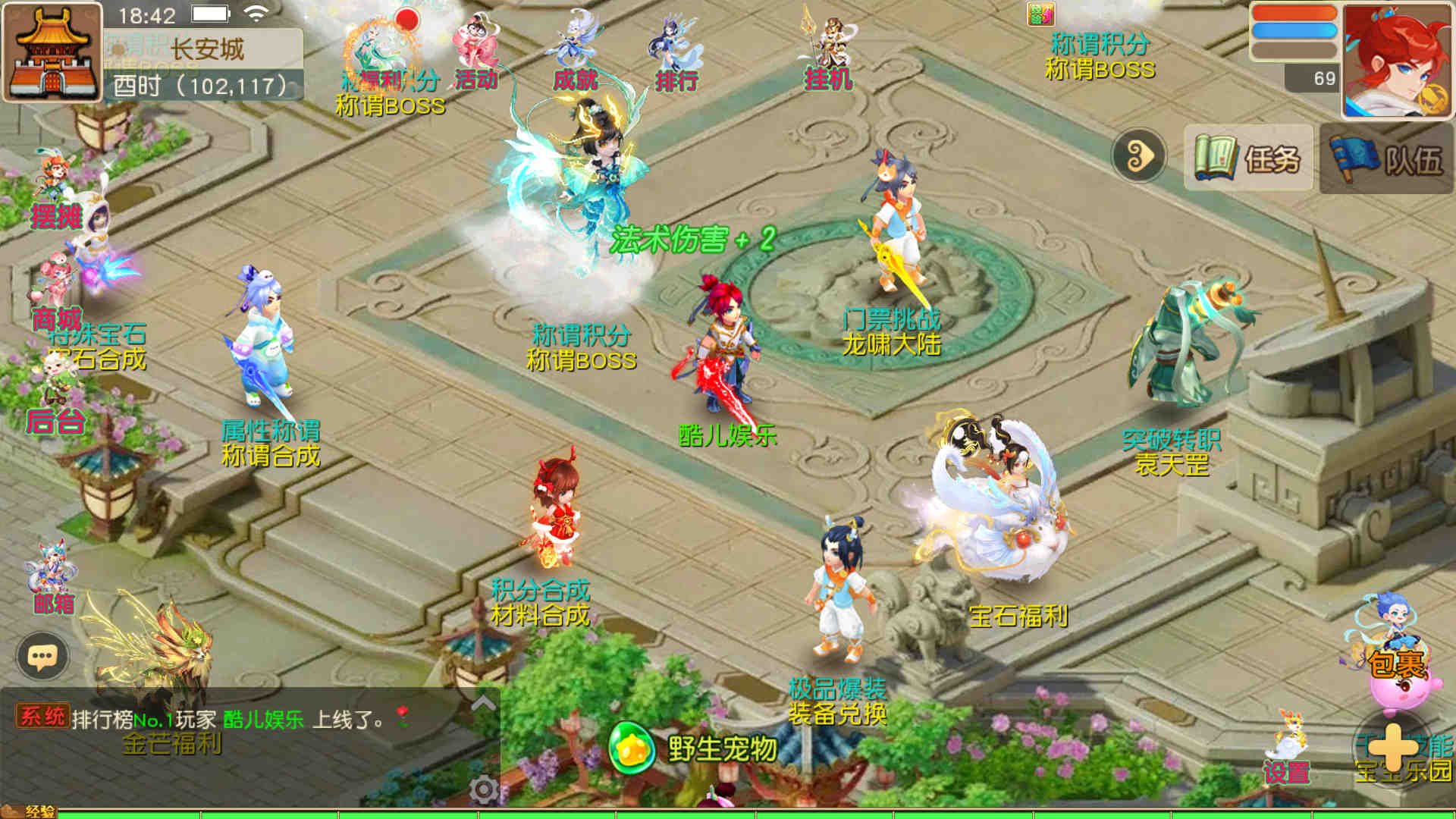1456x819 pixels.
Task: Open the 成就 achievements menu
Action: click(x=575, y=53)
